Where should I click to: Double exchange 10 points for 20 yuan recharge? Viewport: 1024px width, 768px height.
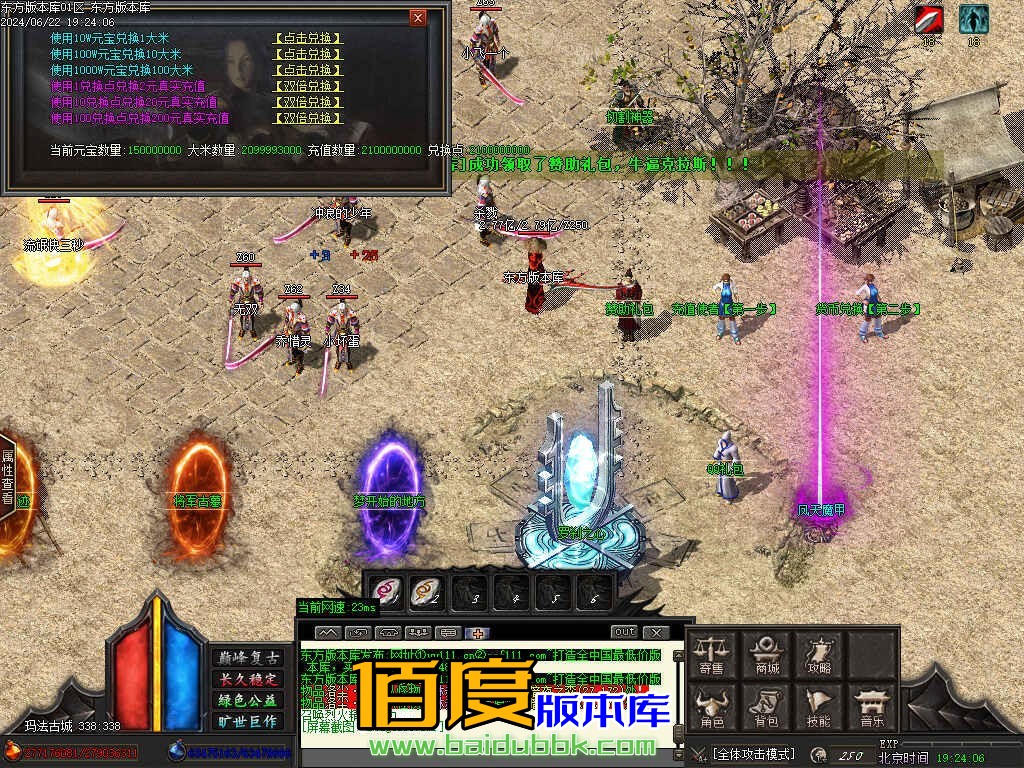[308, 102]
